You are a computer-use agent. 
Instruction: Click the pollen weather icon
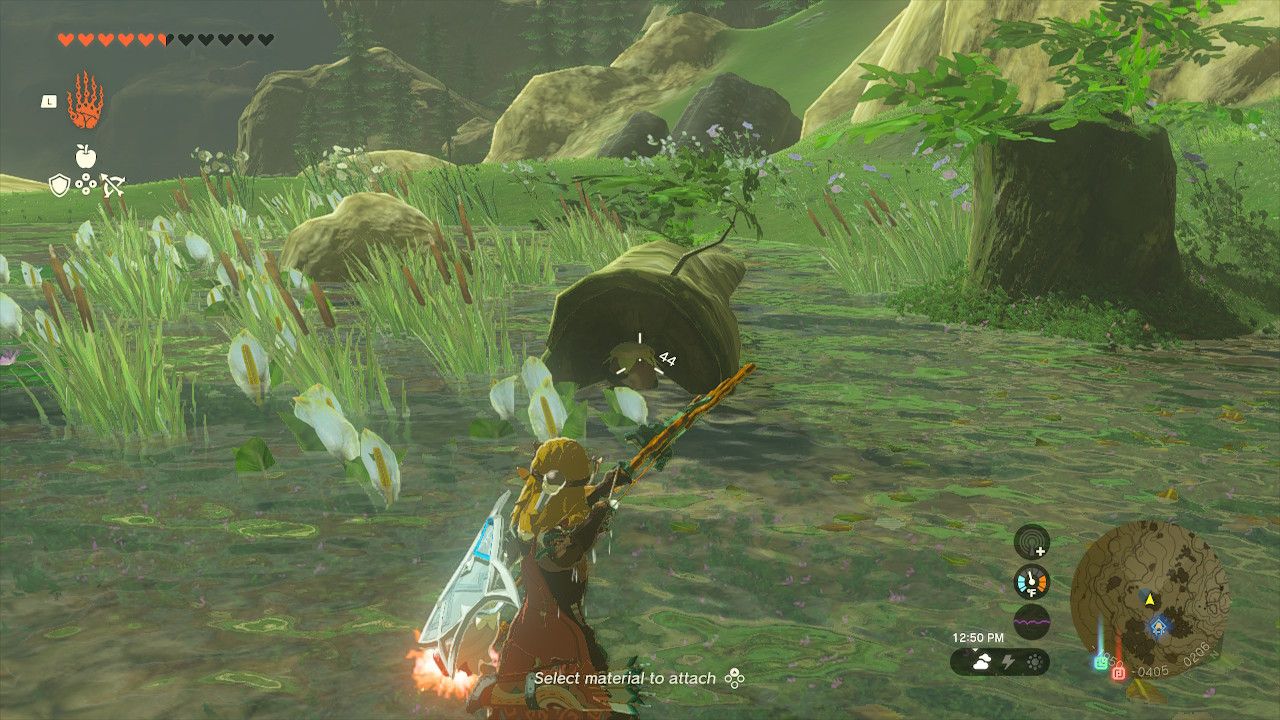[1034, 661]
